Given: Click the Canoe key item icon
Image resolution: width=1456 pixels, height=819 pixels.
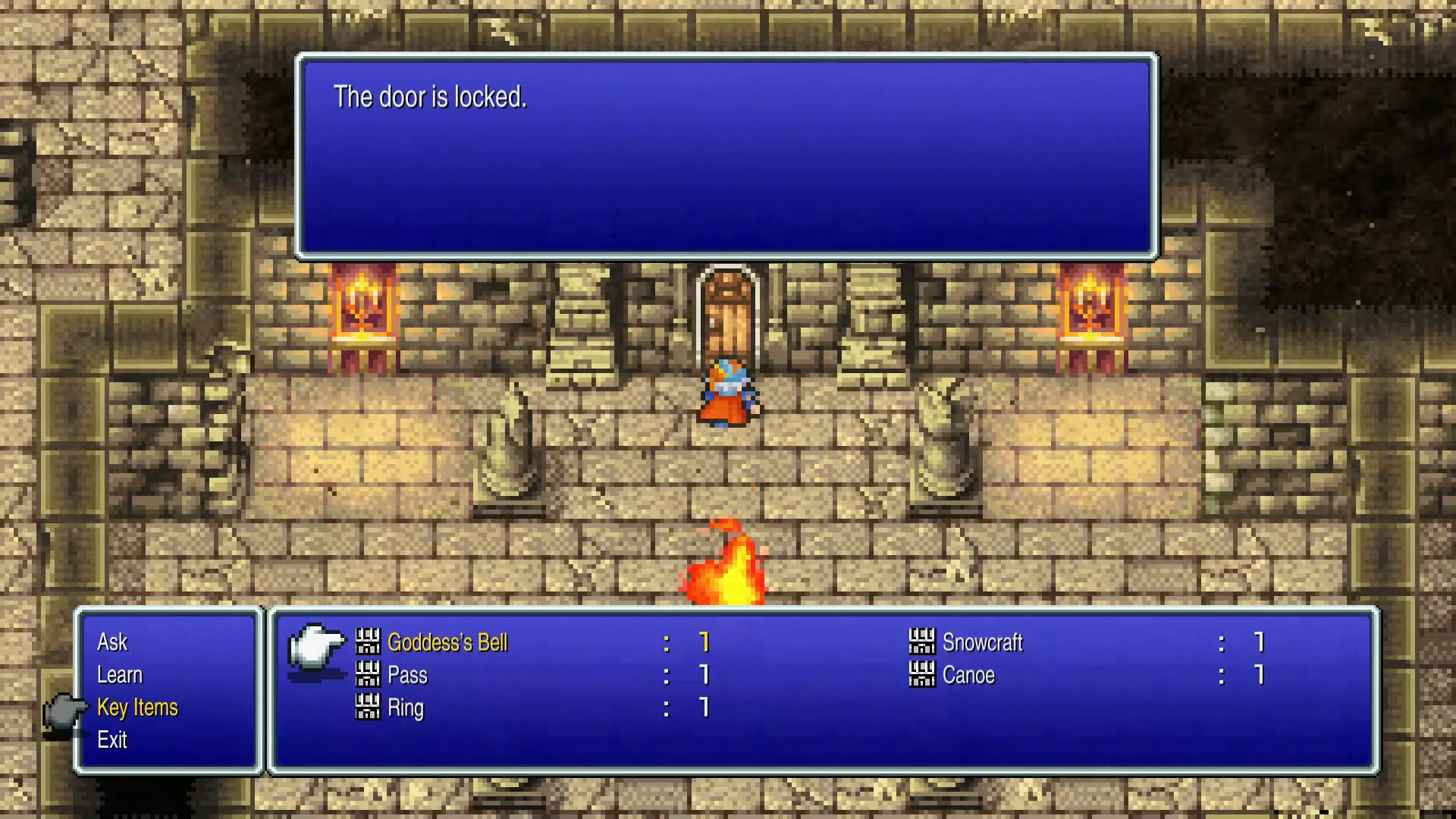Looking at the screenshot, I should [922, 675].
